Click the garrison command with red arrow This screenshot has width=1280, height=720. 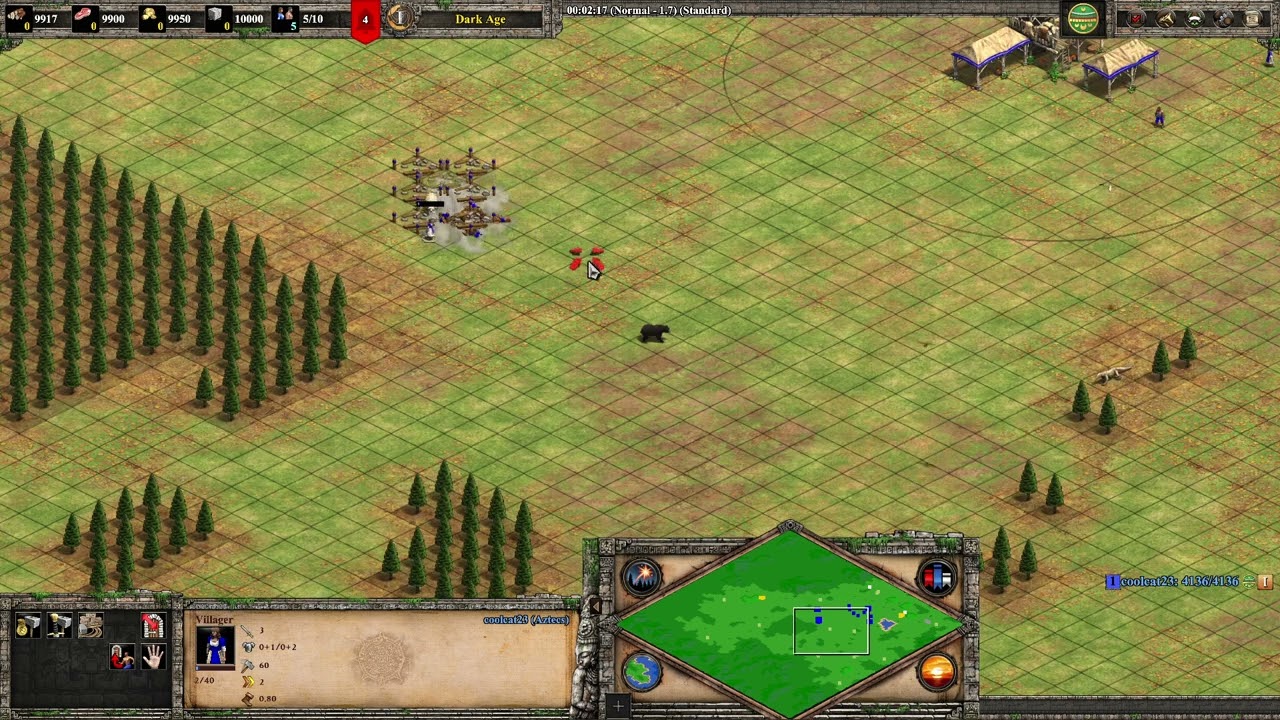pyautogui.click(x=153, y=626)
